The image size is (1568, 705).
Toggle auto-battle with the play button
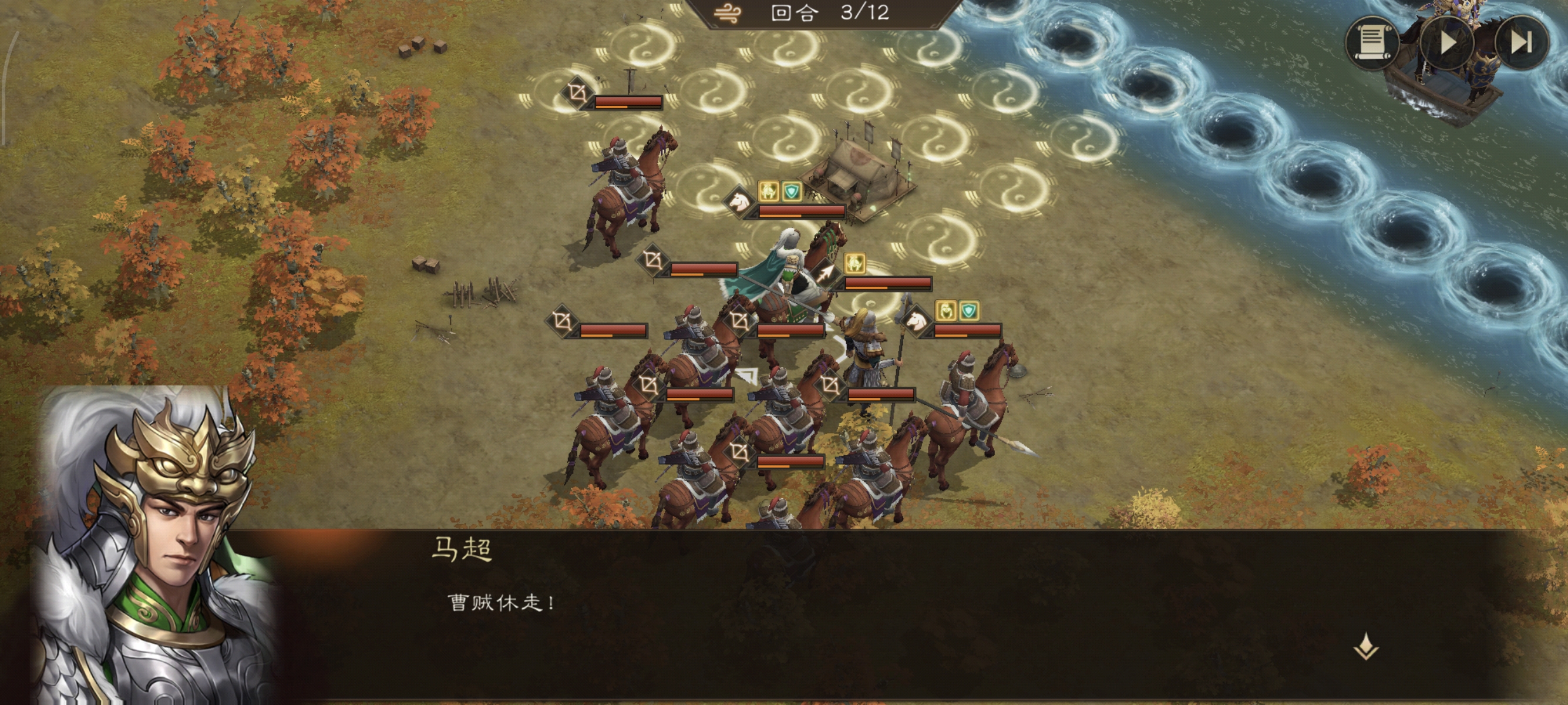1449,43
